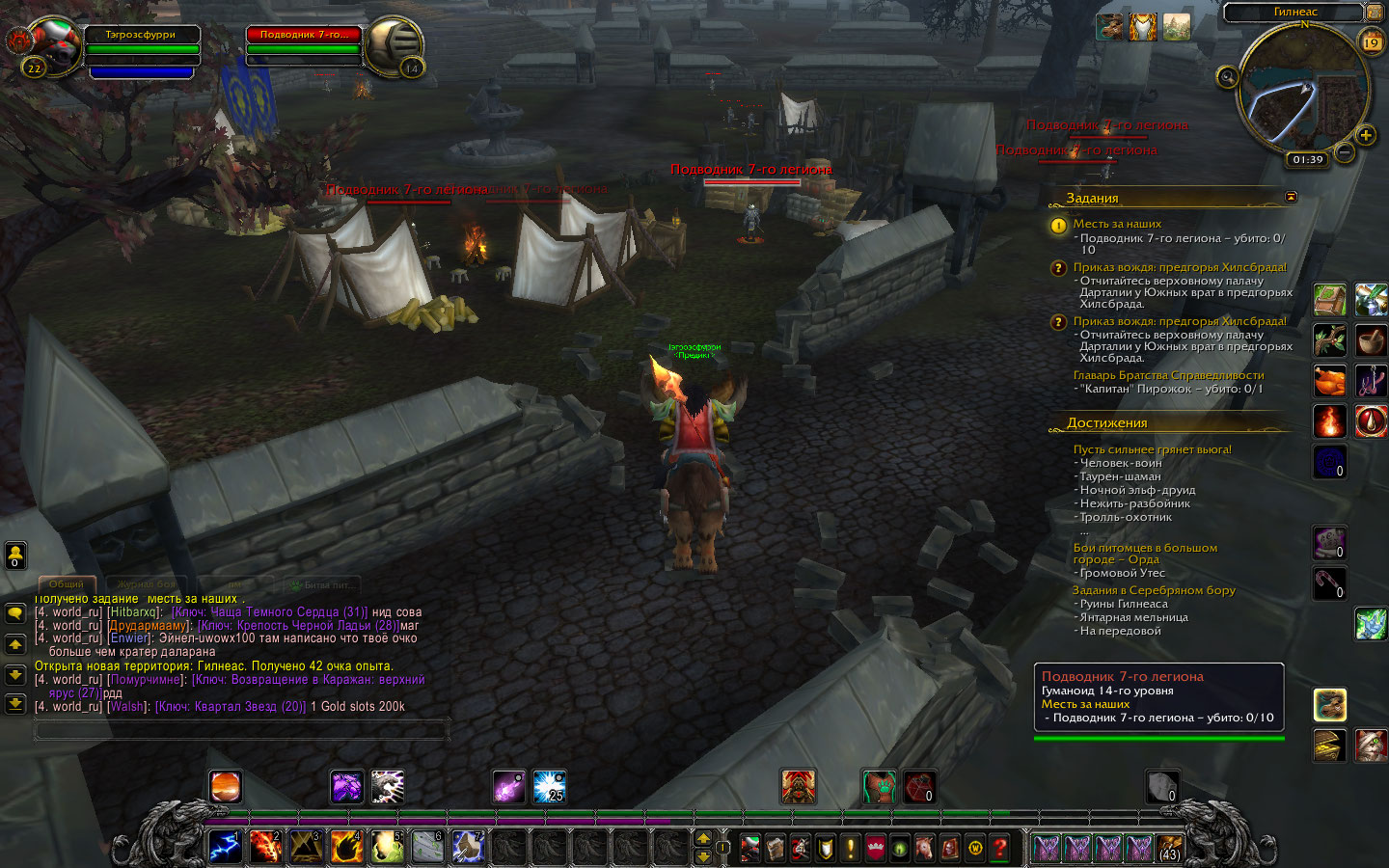The image size is (1389, 868).
Task: Open the chat speech-bubble menu
Action: [15, 613]
